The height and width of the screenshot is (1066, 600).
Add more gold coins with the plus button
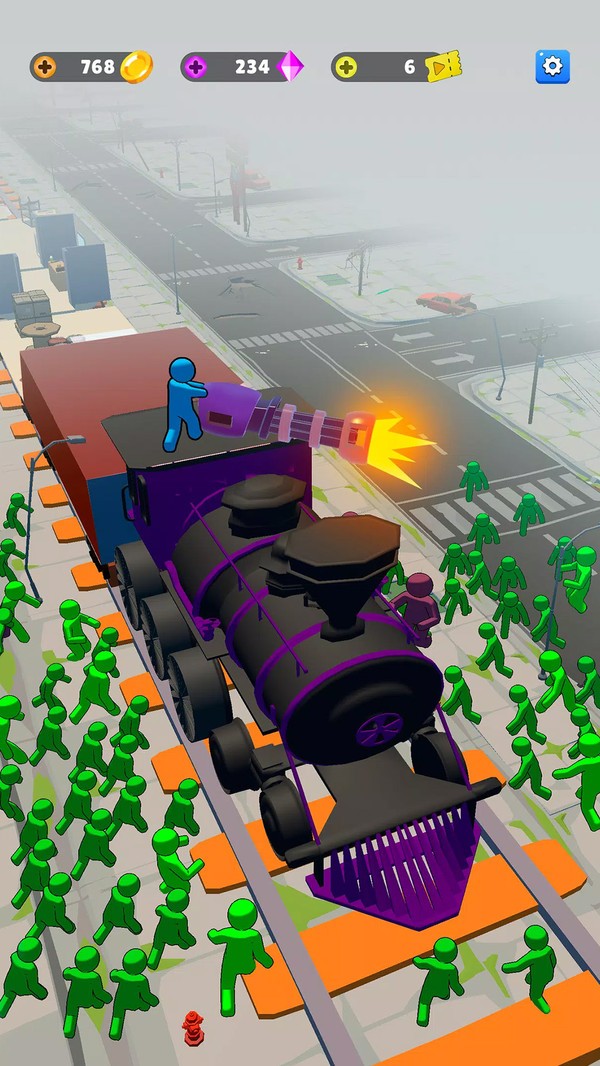coord(46,67)
